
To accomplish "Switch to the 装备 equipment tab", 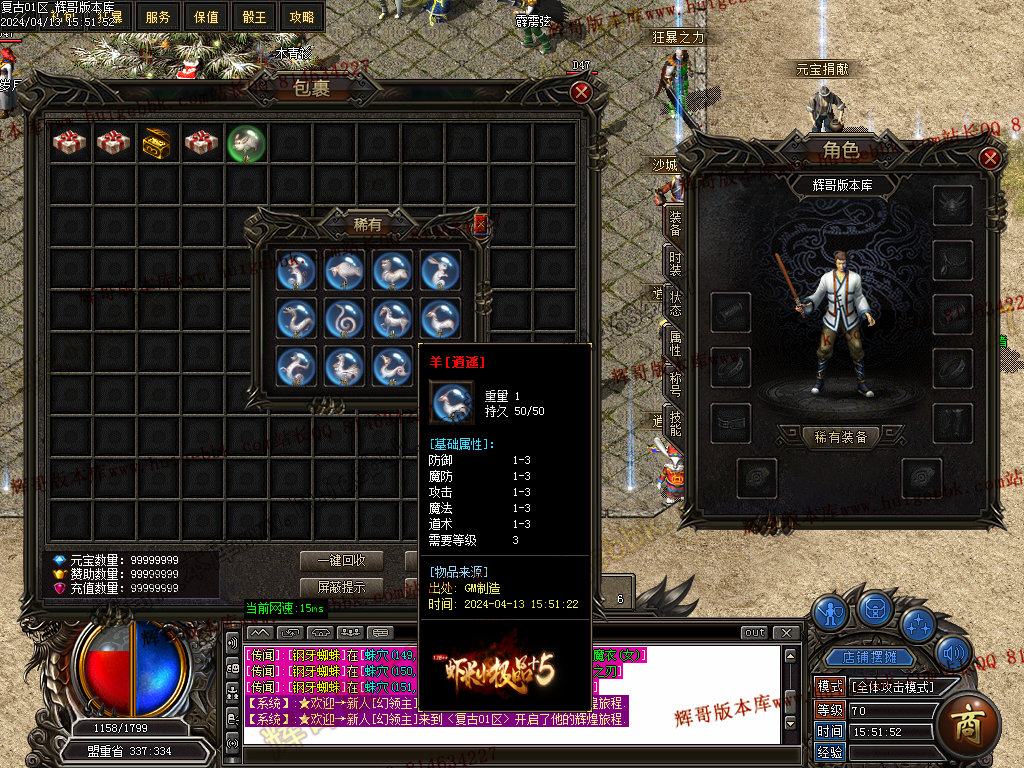I will pyautogui.click(x=675, y=223).
